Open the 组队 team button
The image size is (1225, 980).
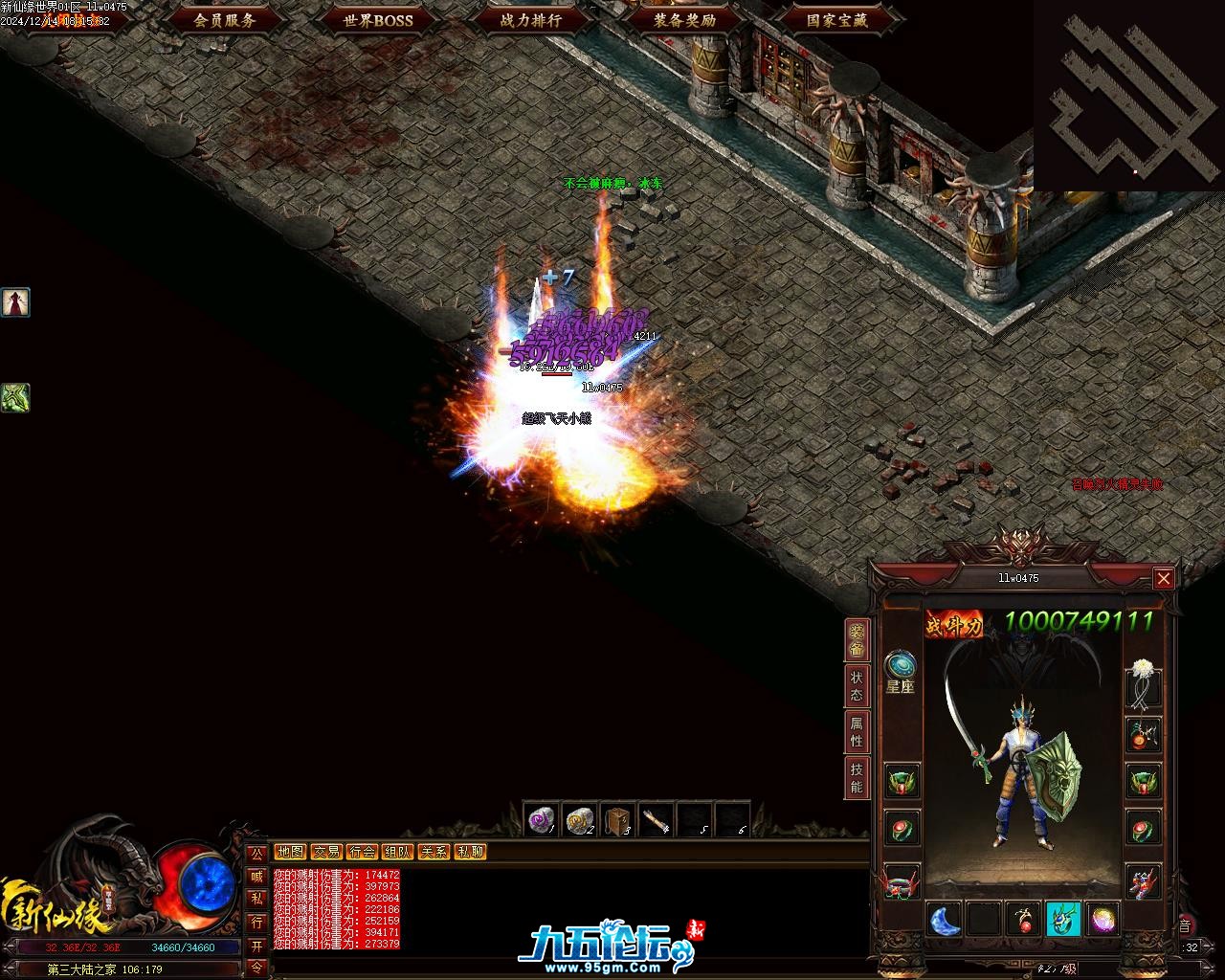(397, 852)
